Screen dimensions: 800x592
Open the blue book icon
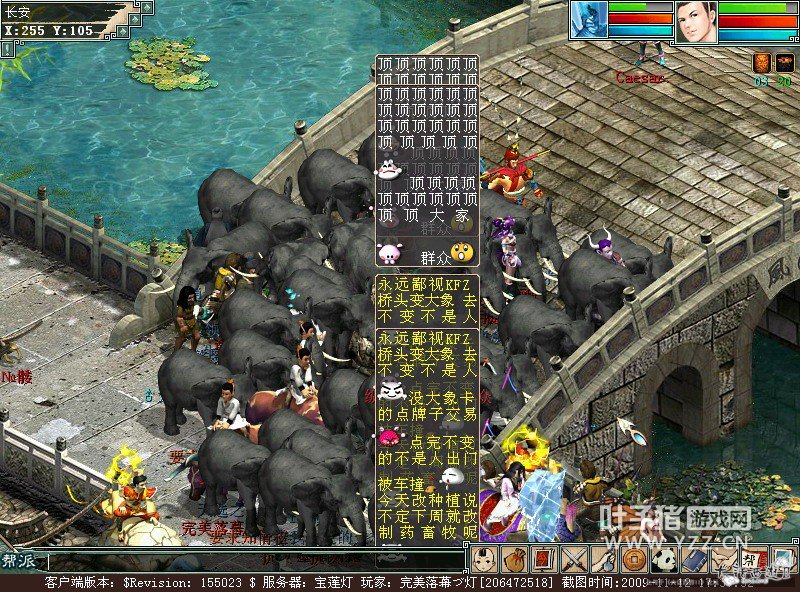694,559
